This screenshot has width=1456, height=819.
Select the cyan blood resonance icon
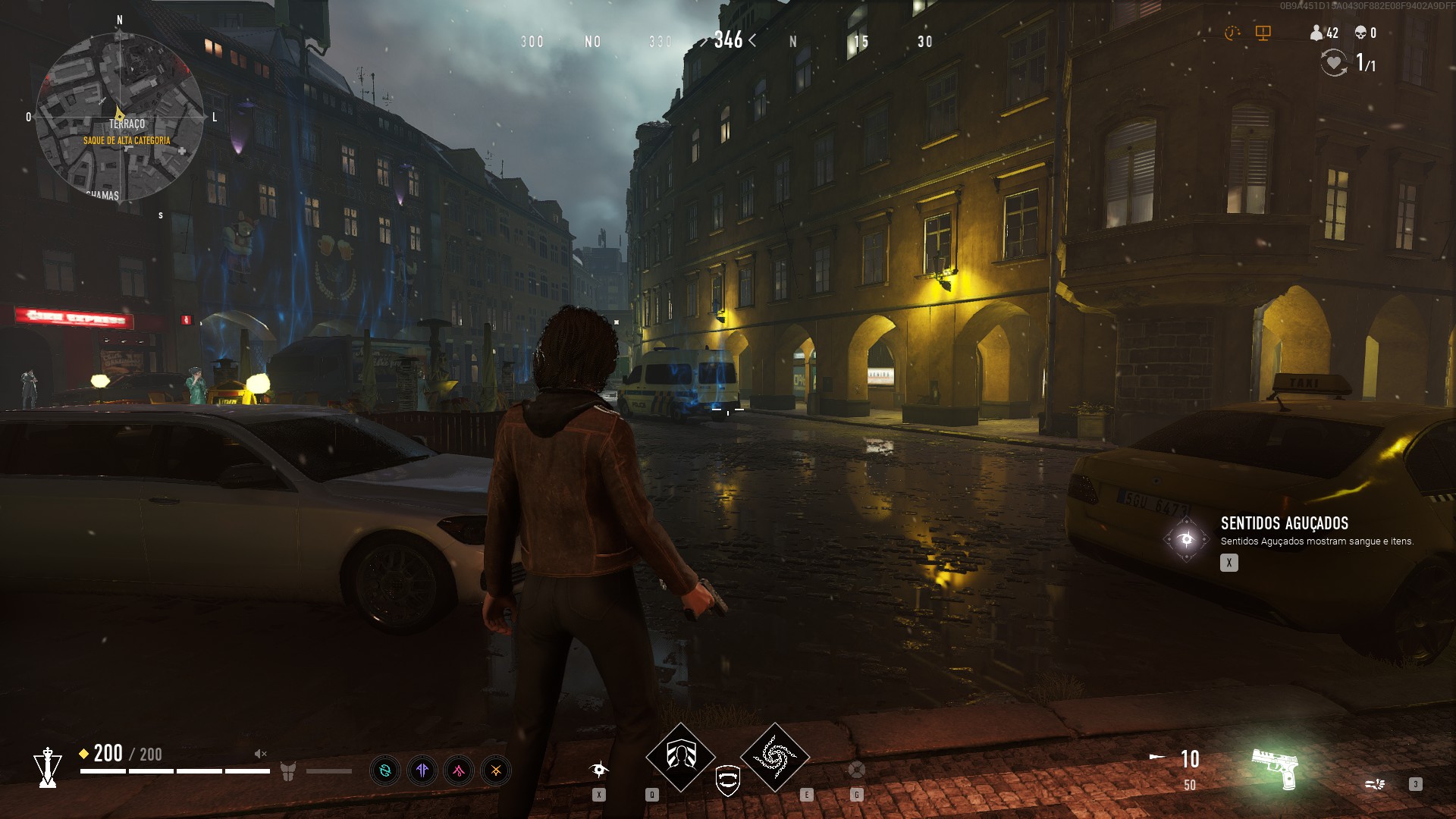click(x=385, y=771)
